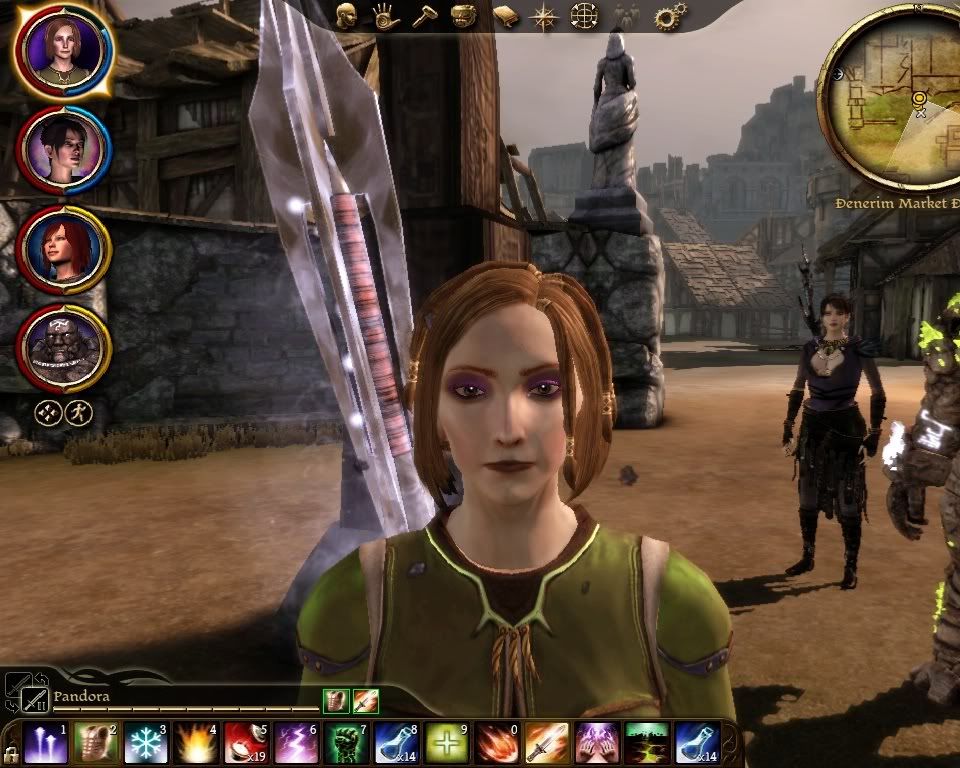Open the skills hammer icon
The height and width of the screenshot is (768, 960).
click(423, 16)
